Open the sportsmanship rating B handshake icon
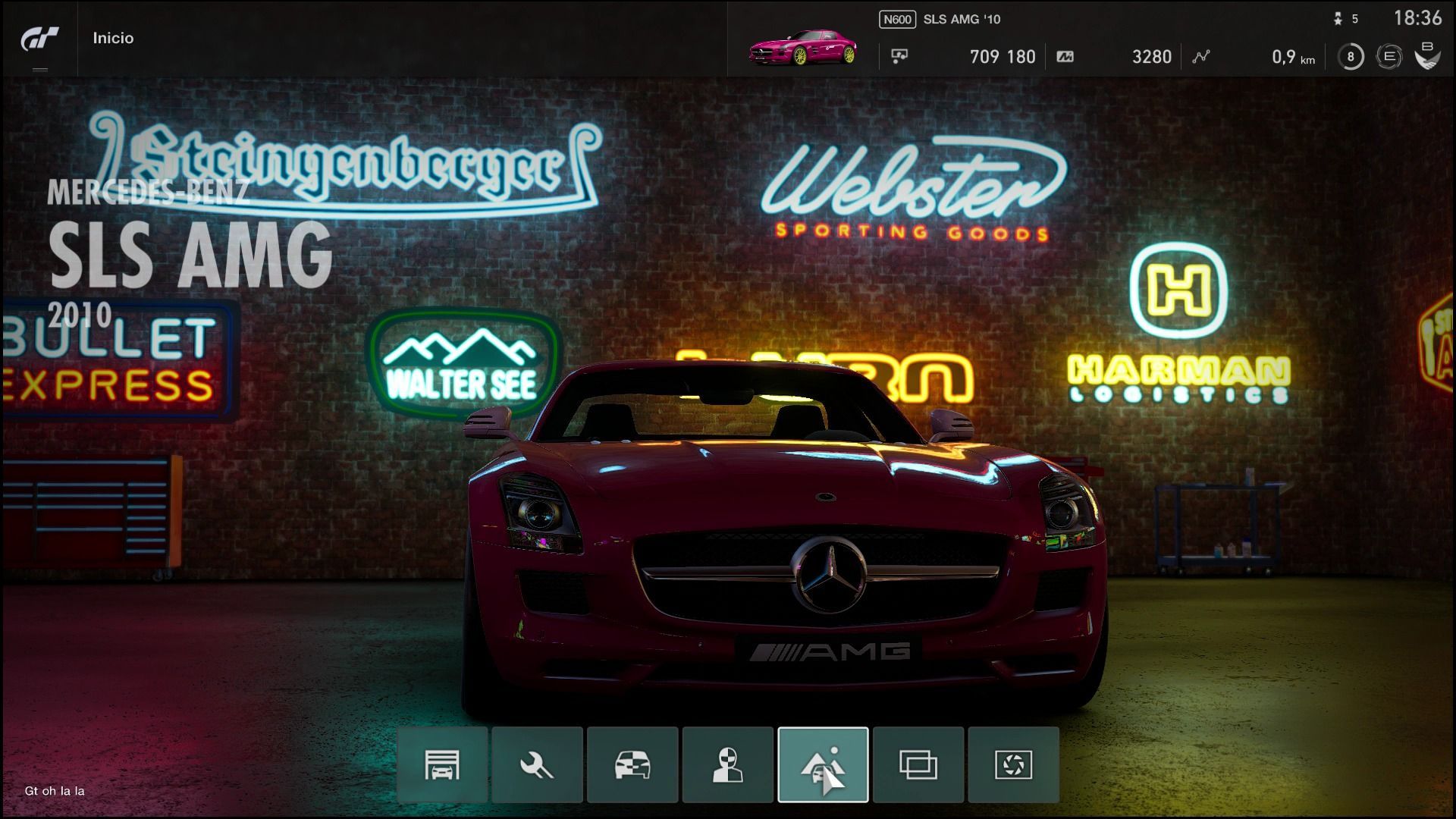The width and height of the screenshot is (1456, 819). tap(1427, 55)
